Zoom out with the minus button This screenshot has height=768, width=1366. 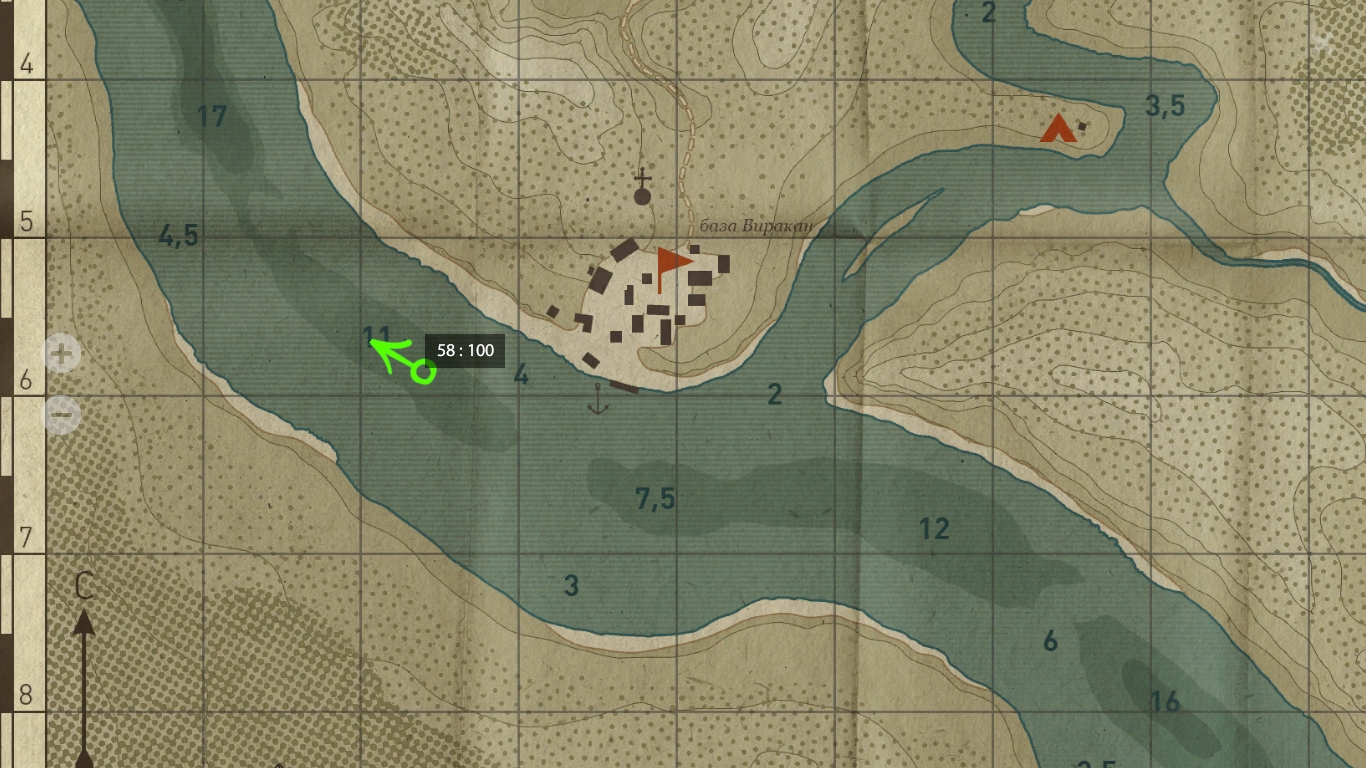point(62,413)
